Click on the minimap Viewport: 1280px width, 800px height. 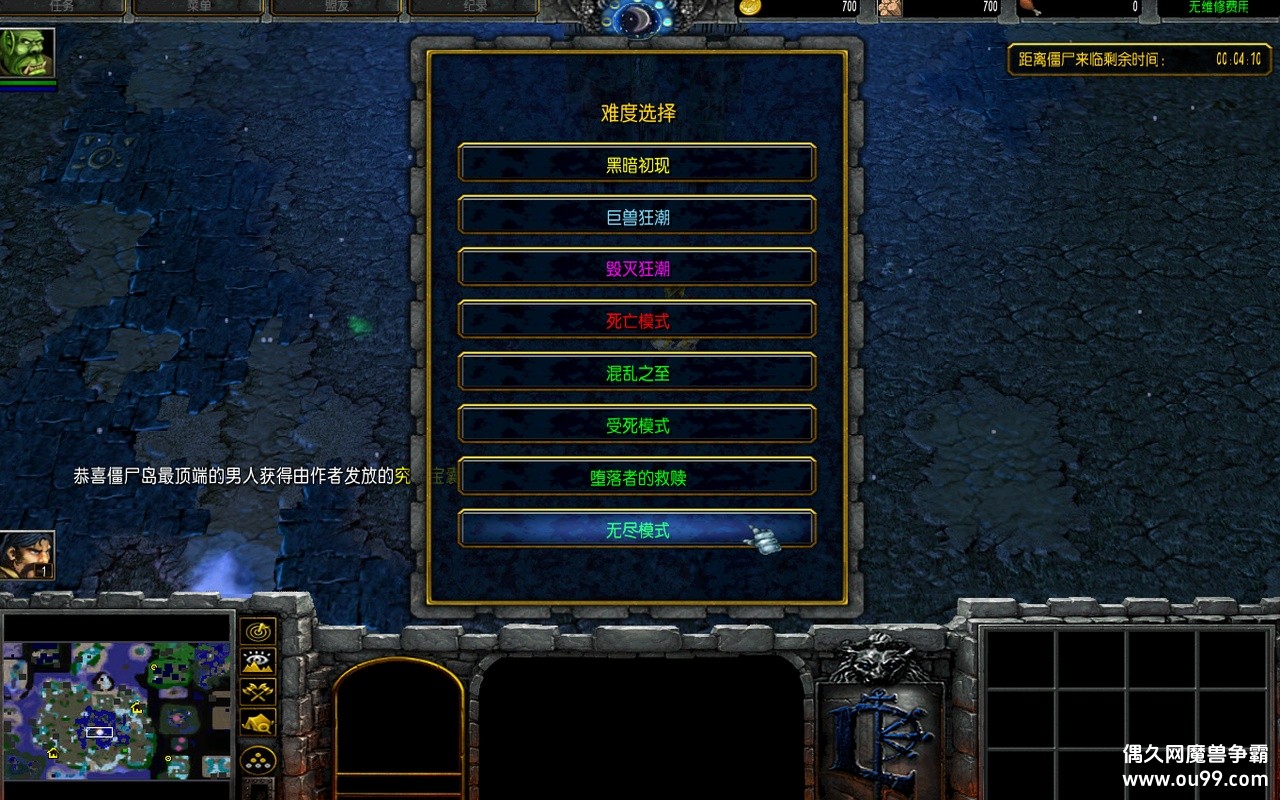coord(117,710)
